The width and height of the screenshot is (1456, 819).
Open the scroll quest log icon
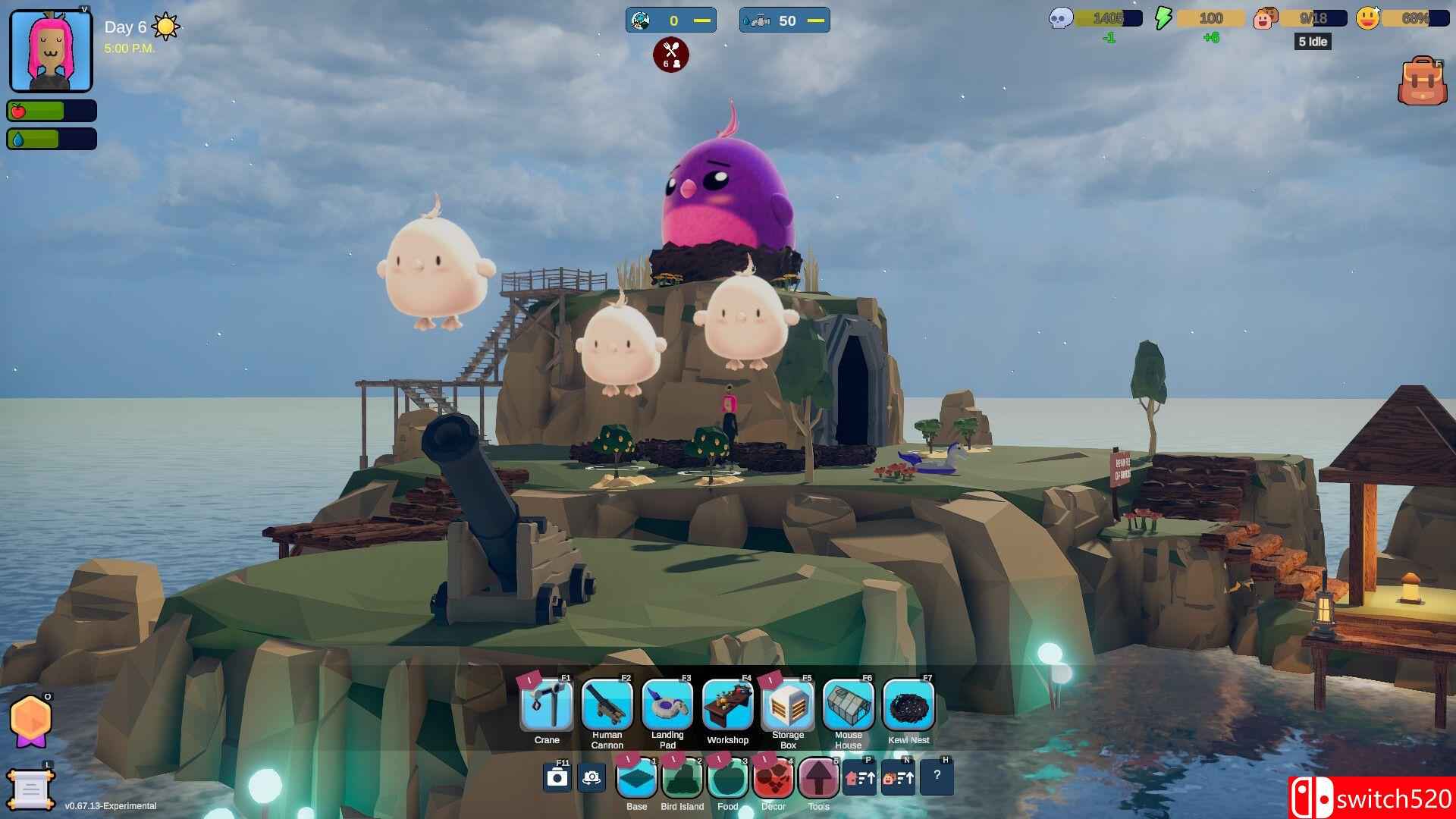[30, 790]
